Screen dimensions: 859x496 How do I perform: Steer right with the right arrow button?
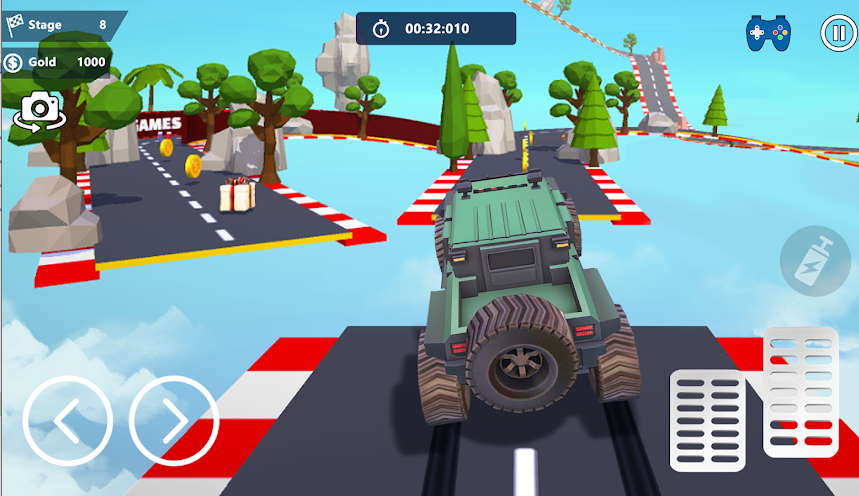[174, 421]
